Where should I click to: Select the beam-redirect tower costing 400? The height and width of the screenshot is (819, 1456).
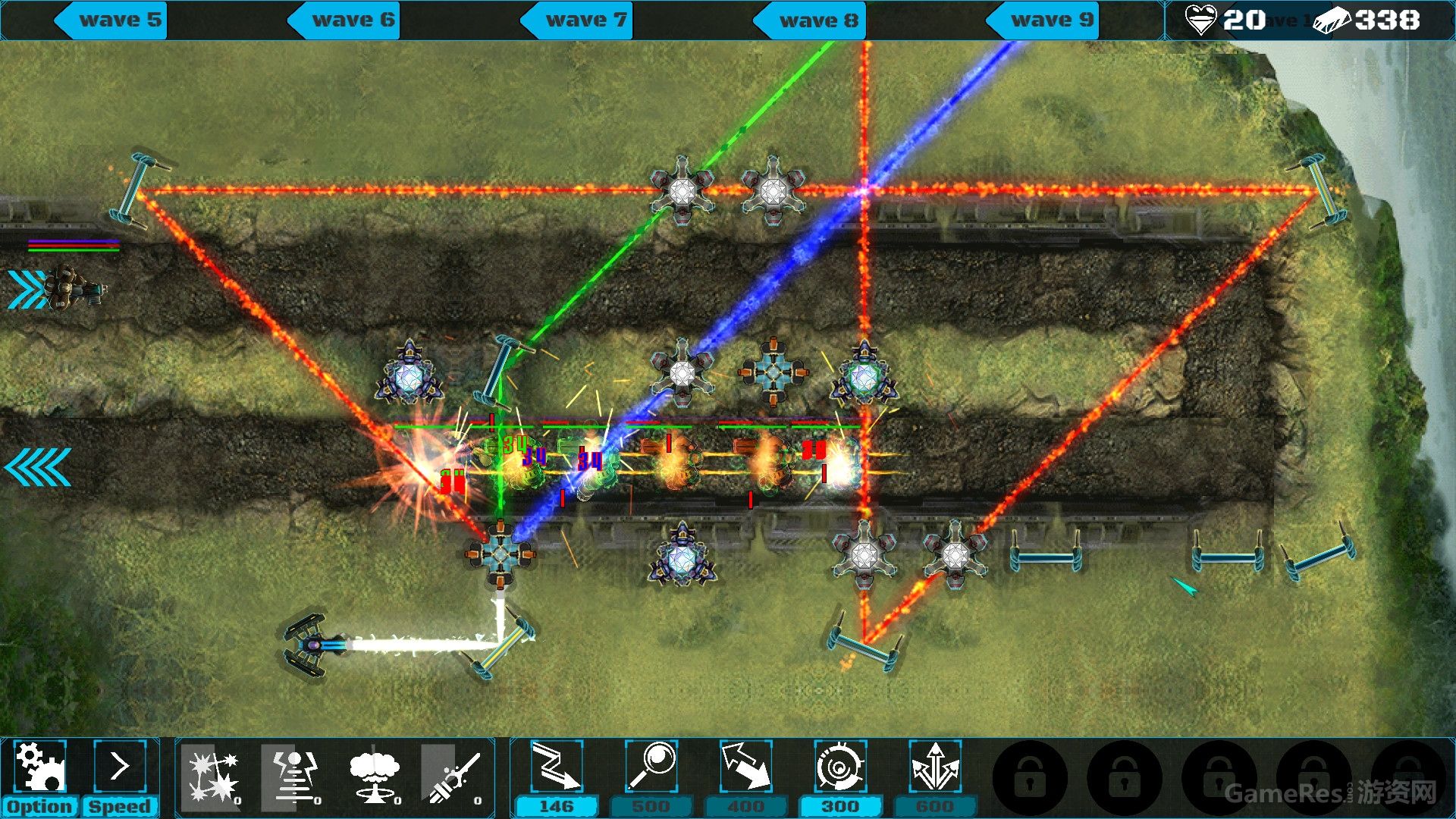coord(747,767)
